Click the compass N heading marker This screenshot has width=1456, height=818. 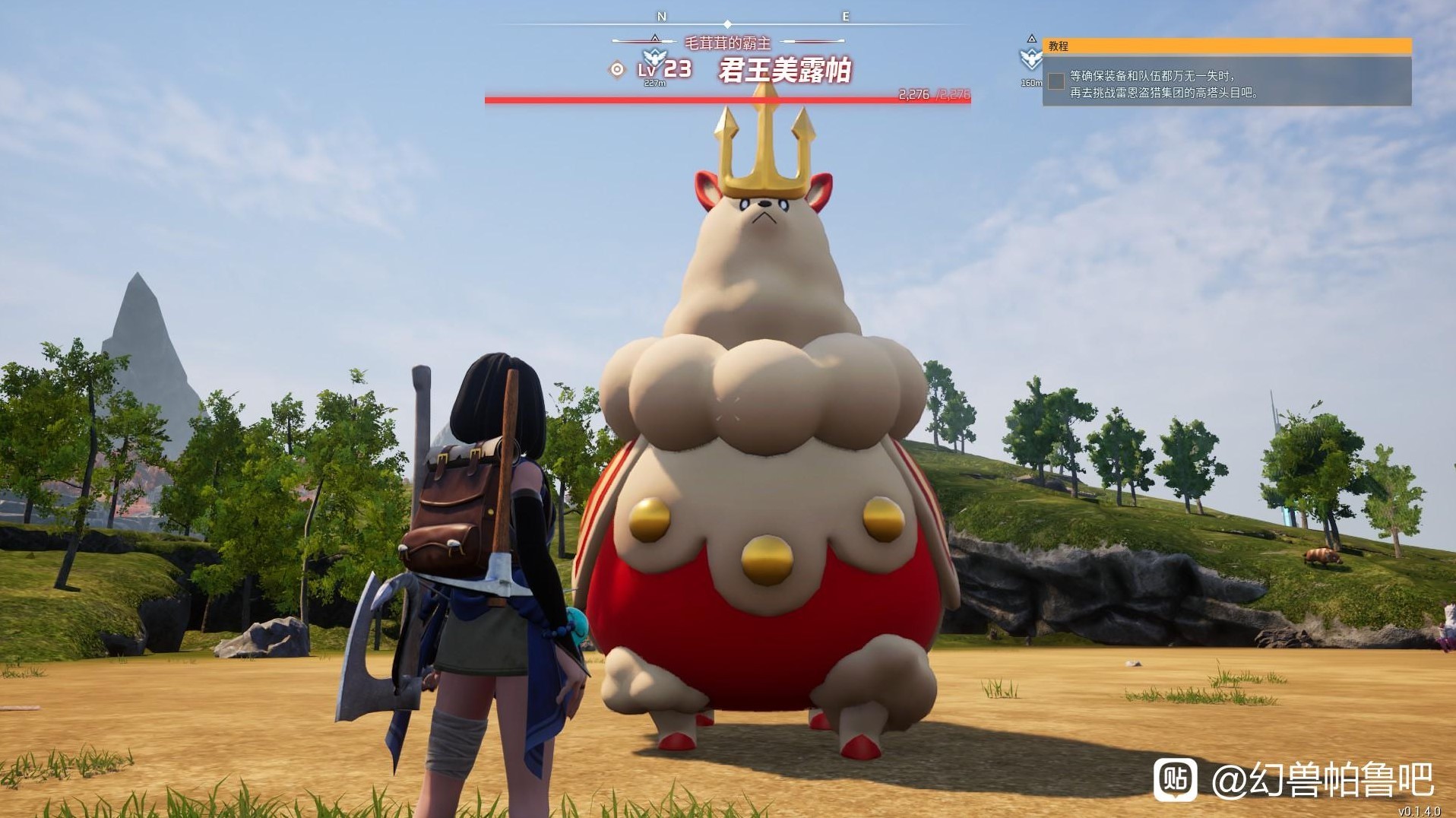coord(661,17)
